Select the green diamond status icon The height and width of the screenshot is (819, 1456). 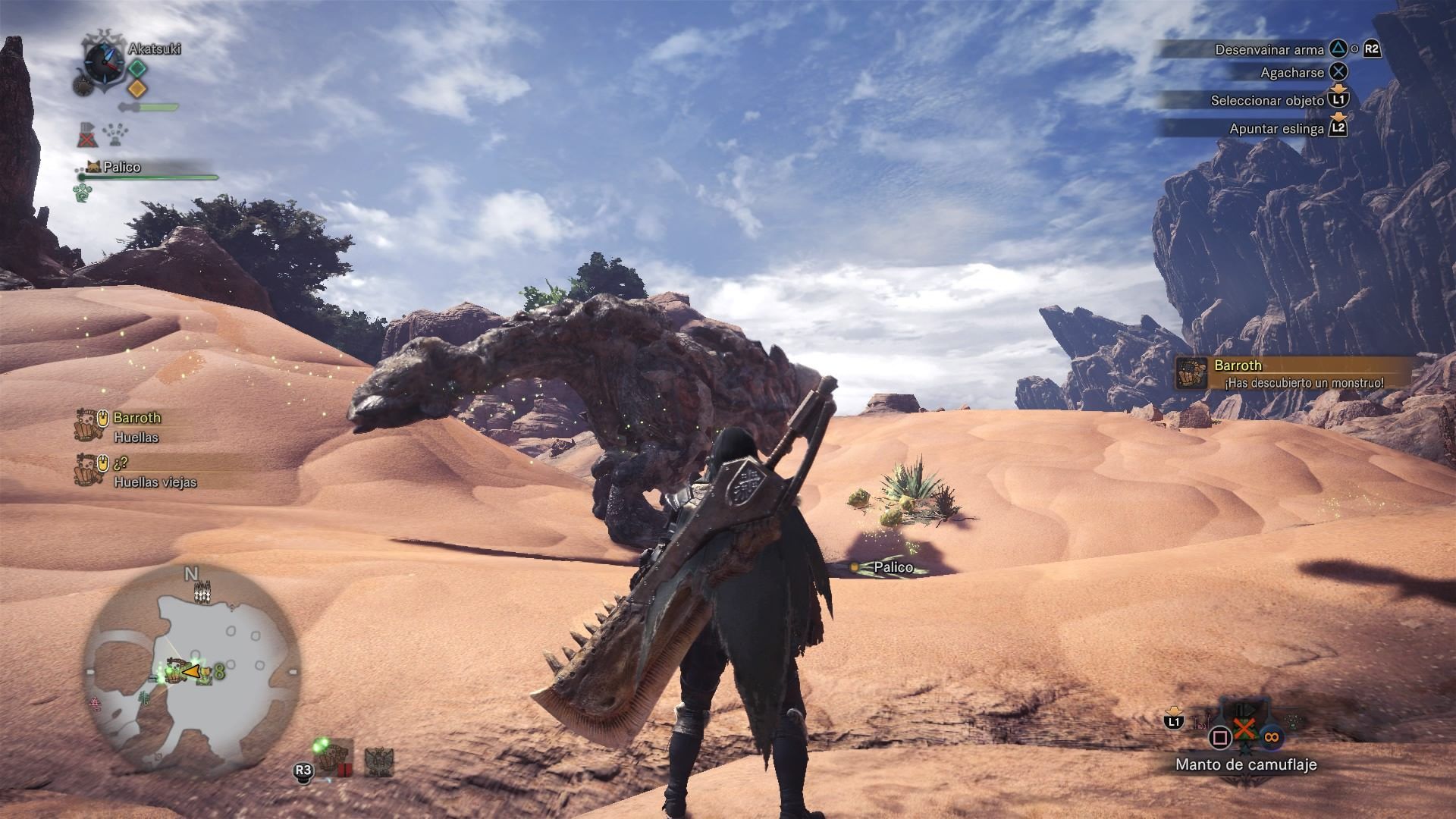tap(136, 68)
